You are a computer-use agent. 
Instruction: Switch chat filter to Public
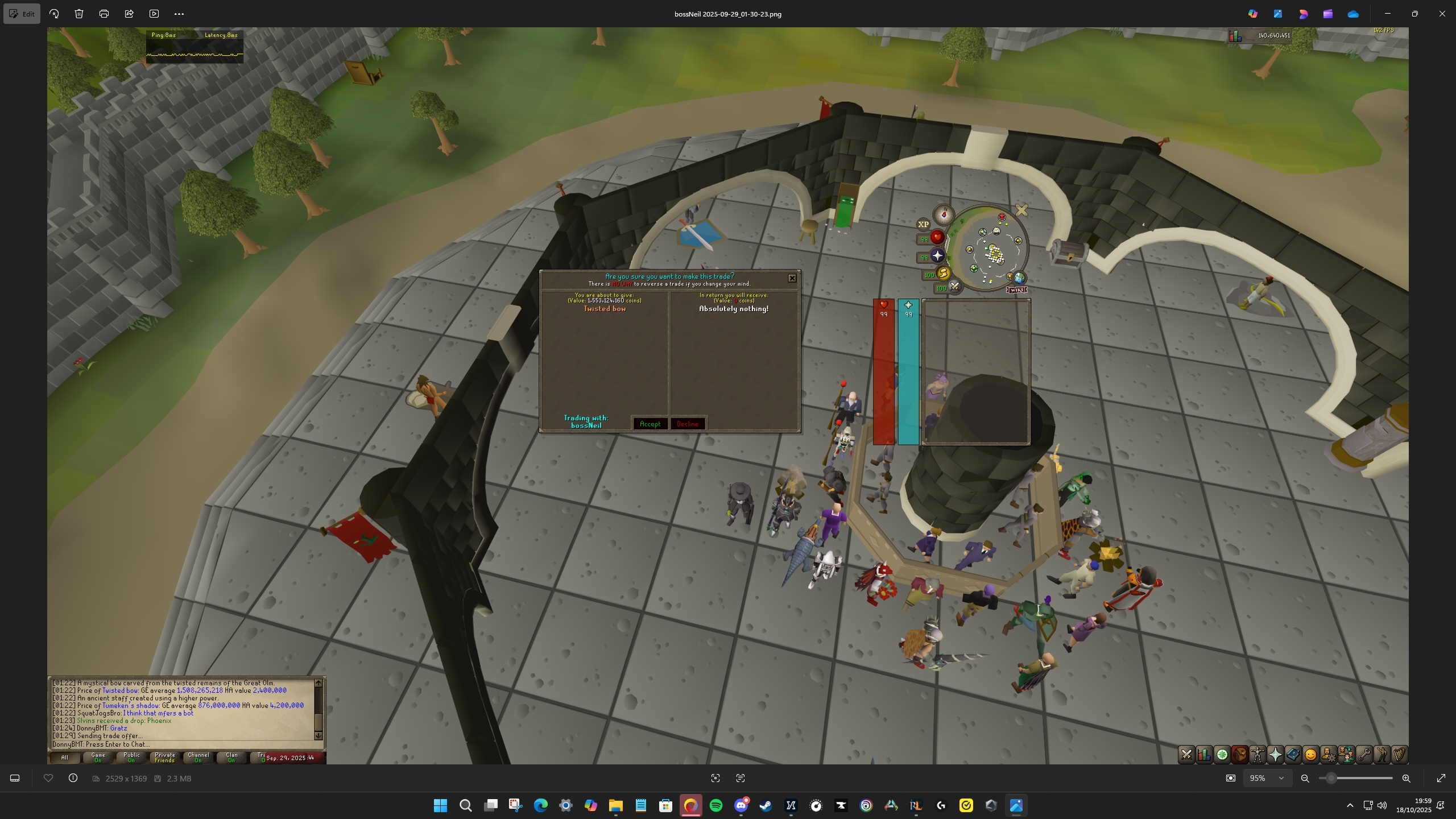click(x=131, y=758)
